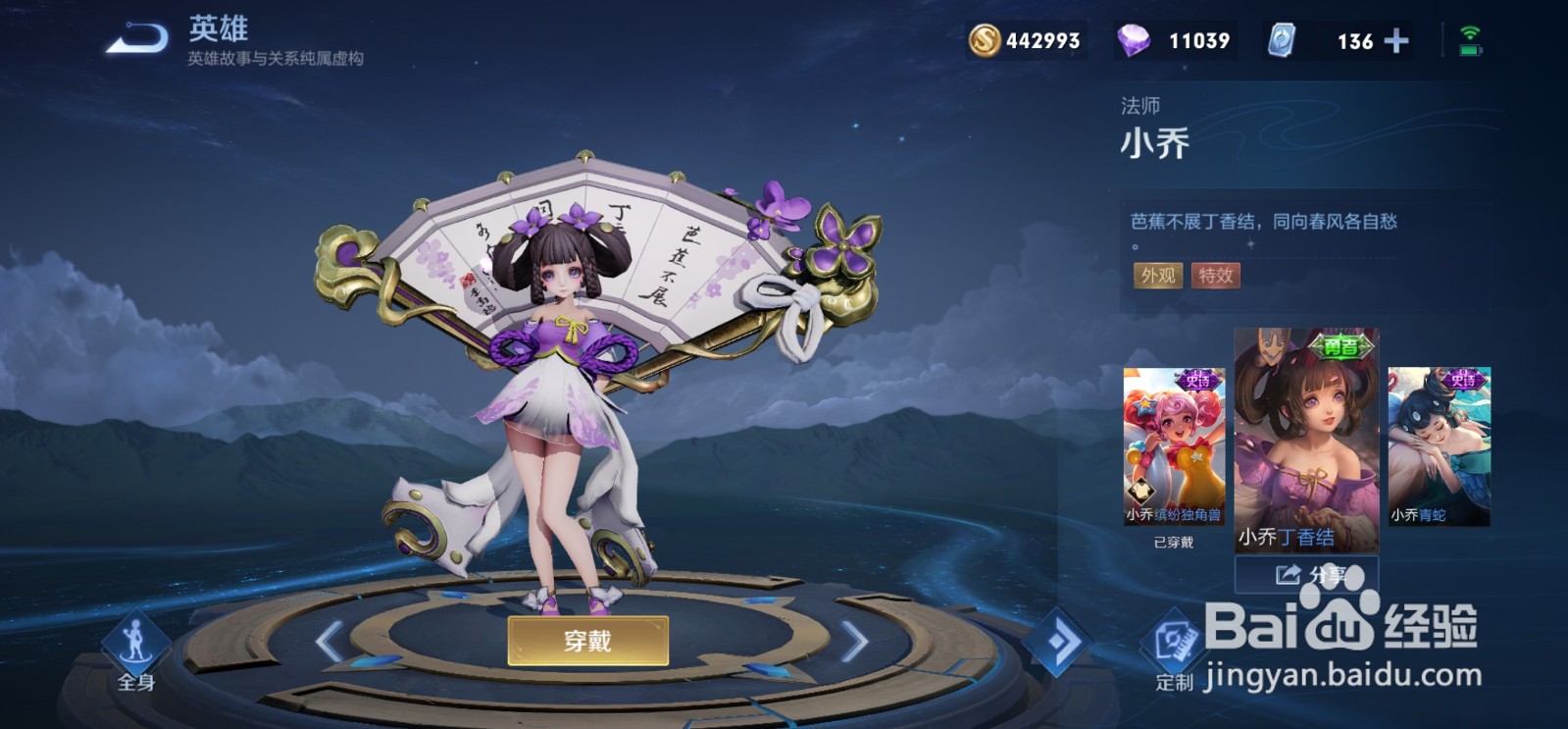This screenshot has width=1568, height=729.
Task: Click the blue card token icon beside 136
Action: [x=1284, y=40]
